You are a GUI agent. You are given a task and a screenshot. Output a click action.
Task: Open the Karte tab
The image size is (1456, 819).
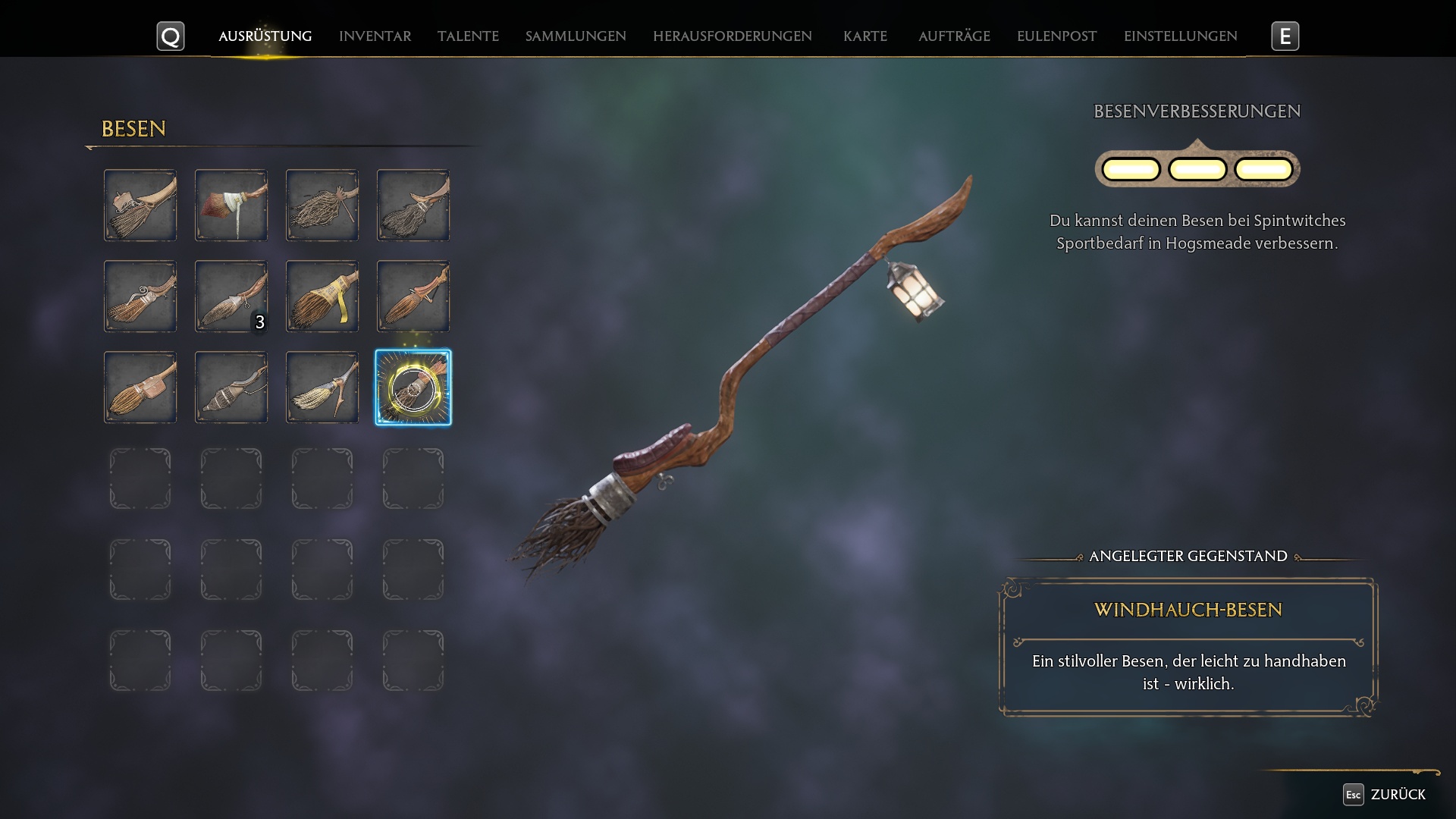pyautogui.click(x=864, y=36)
